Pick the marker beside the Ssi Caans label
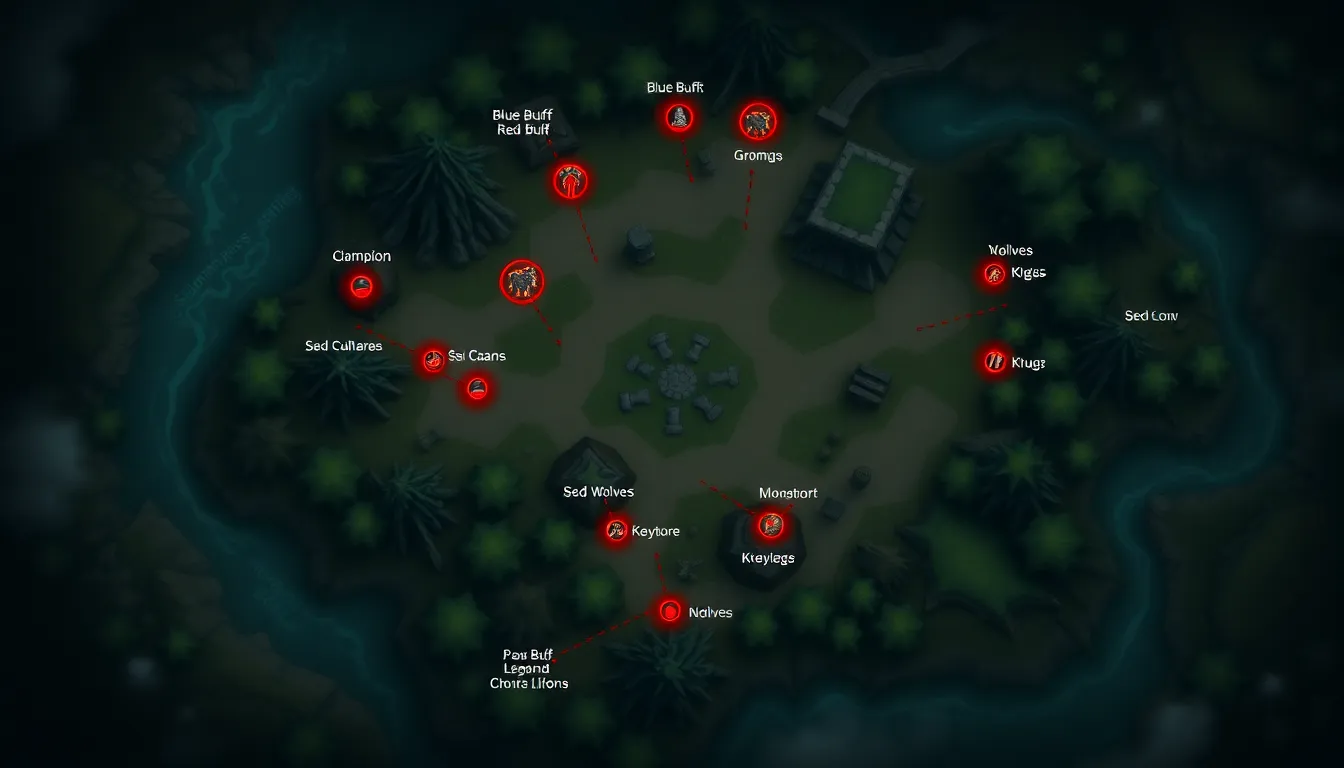The height and width of the screenshot is (768, 1344). pos(433,359)
